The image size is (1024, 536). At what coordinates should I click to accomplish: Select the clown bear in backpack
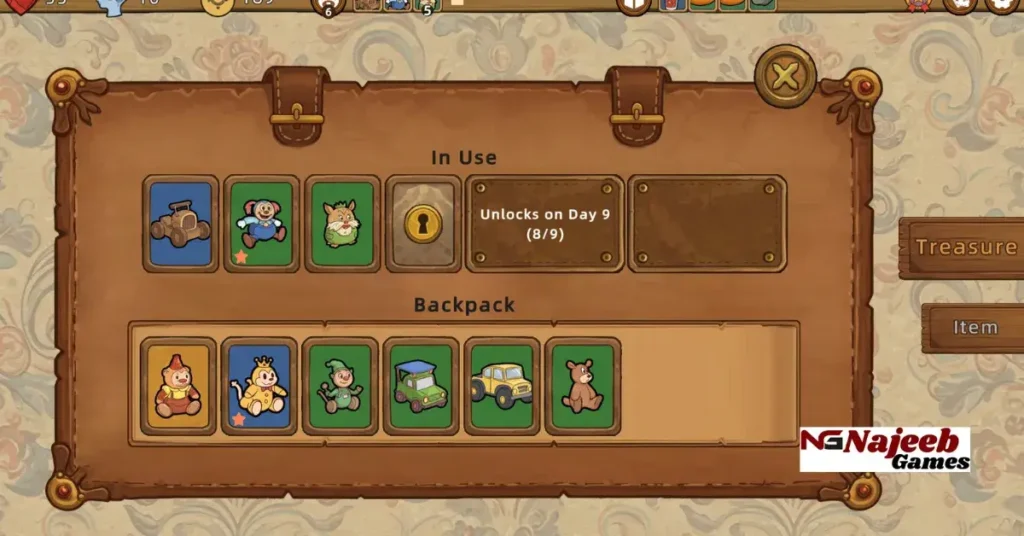(x=179, y=385)
